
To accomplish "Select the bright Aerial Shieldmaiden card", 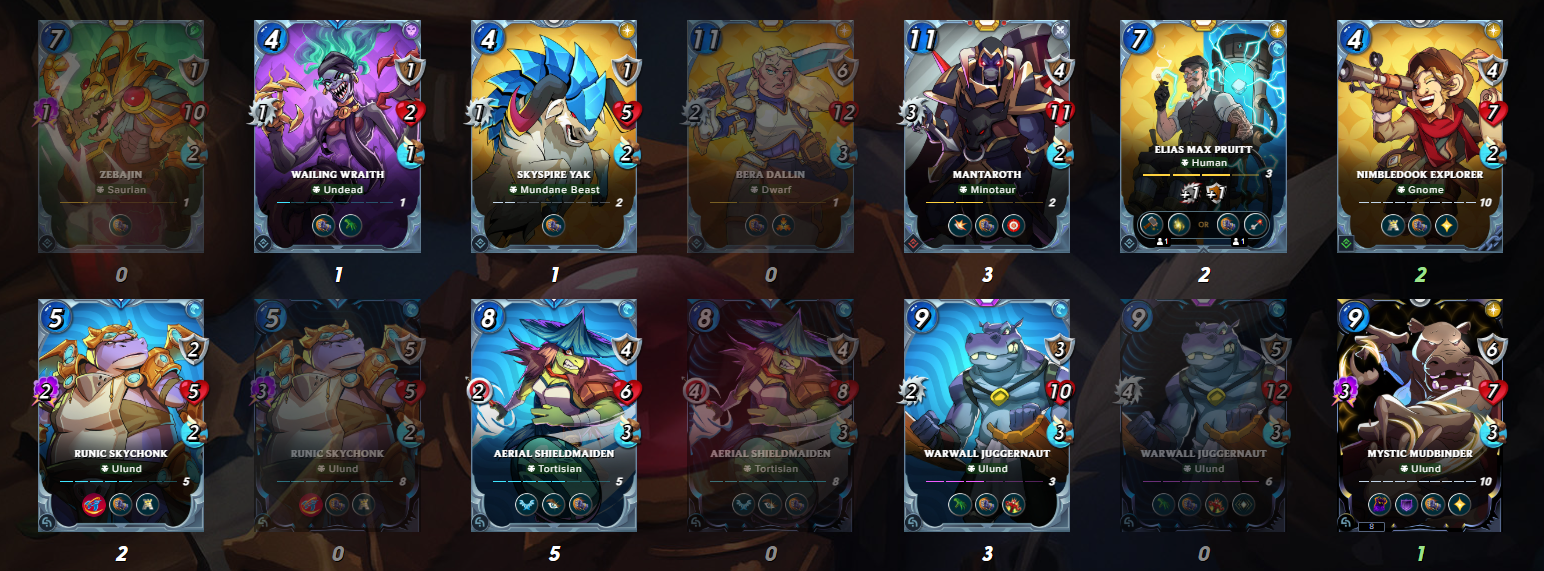I will pos(555,414).
